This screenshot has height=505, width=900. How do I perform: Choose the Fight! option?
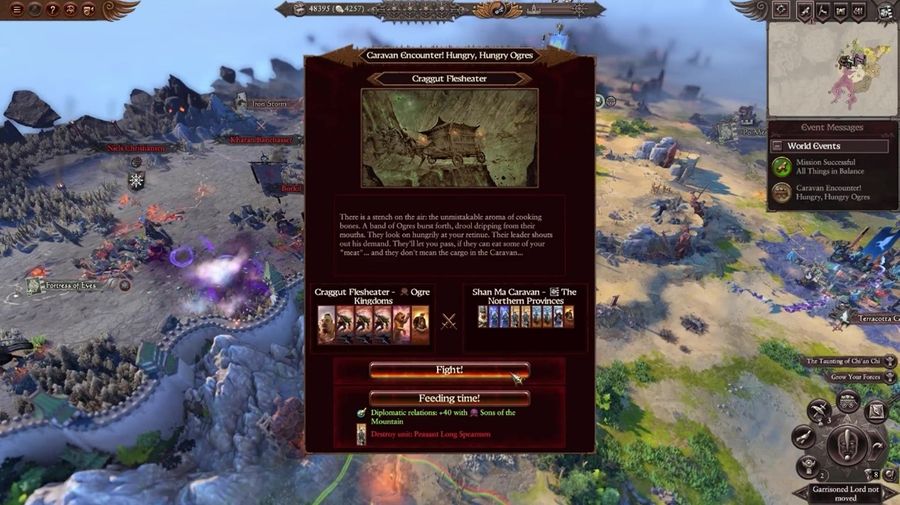tap(449, 370)
